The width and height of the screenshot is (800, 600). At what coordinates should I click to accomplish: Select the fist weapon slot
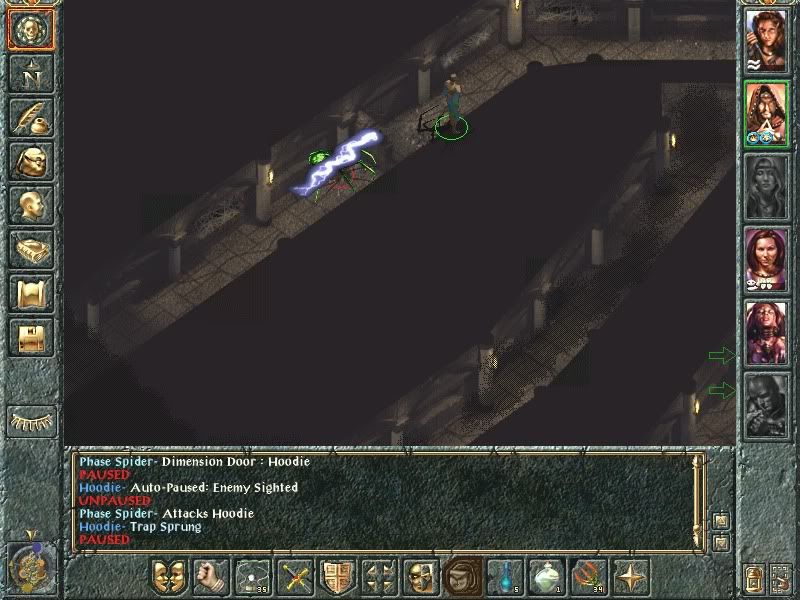pos(210,577)
